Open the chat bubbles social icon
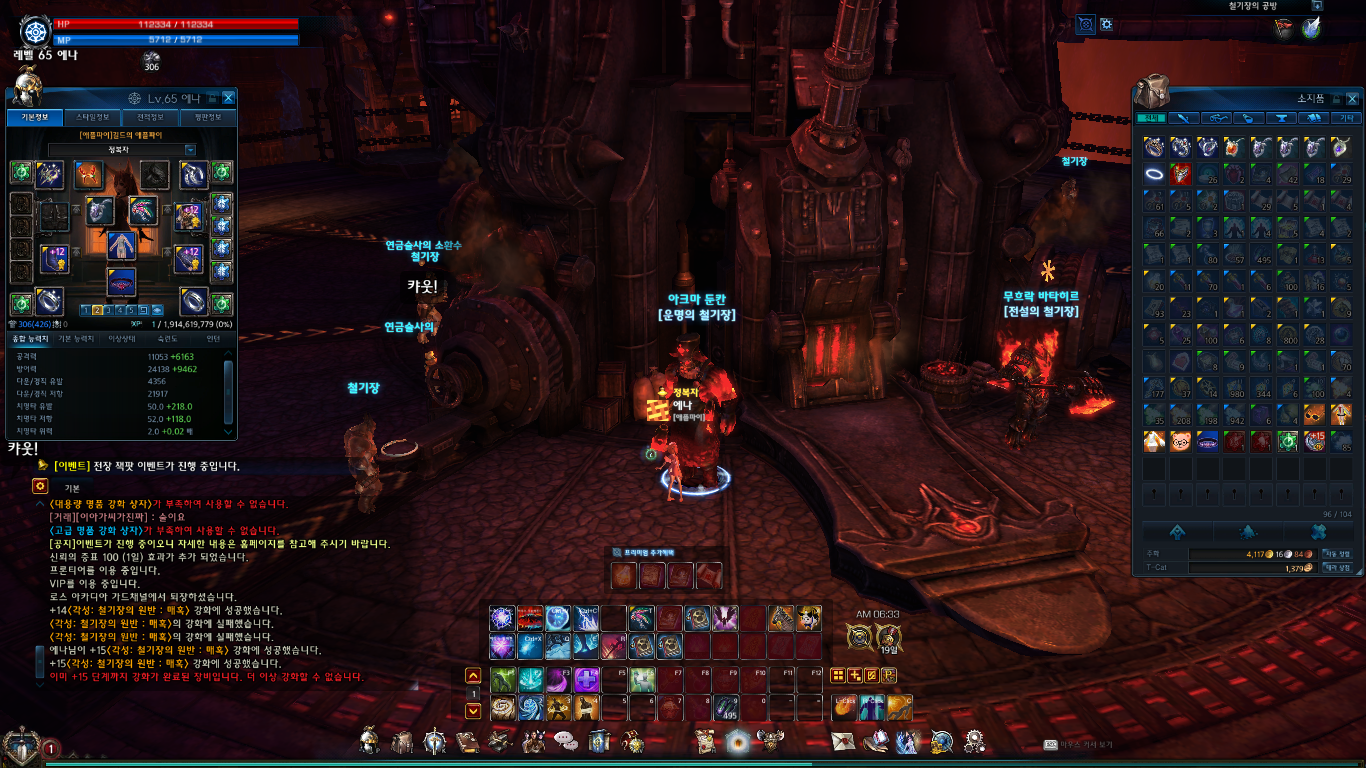This screenshot has height=768, width=1366. [x=566, y=742]
